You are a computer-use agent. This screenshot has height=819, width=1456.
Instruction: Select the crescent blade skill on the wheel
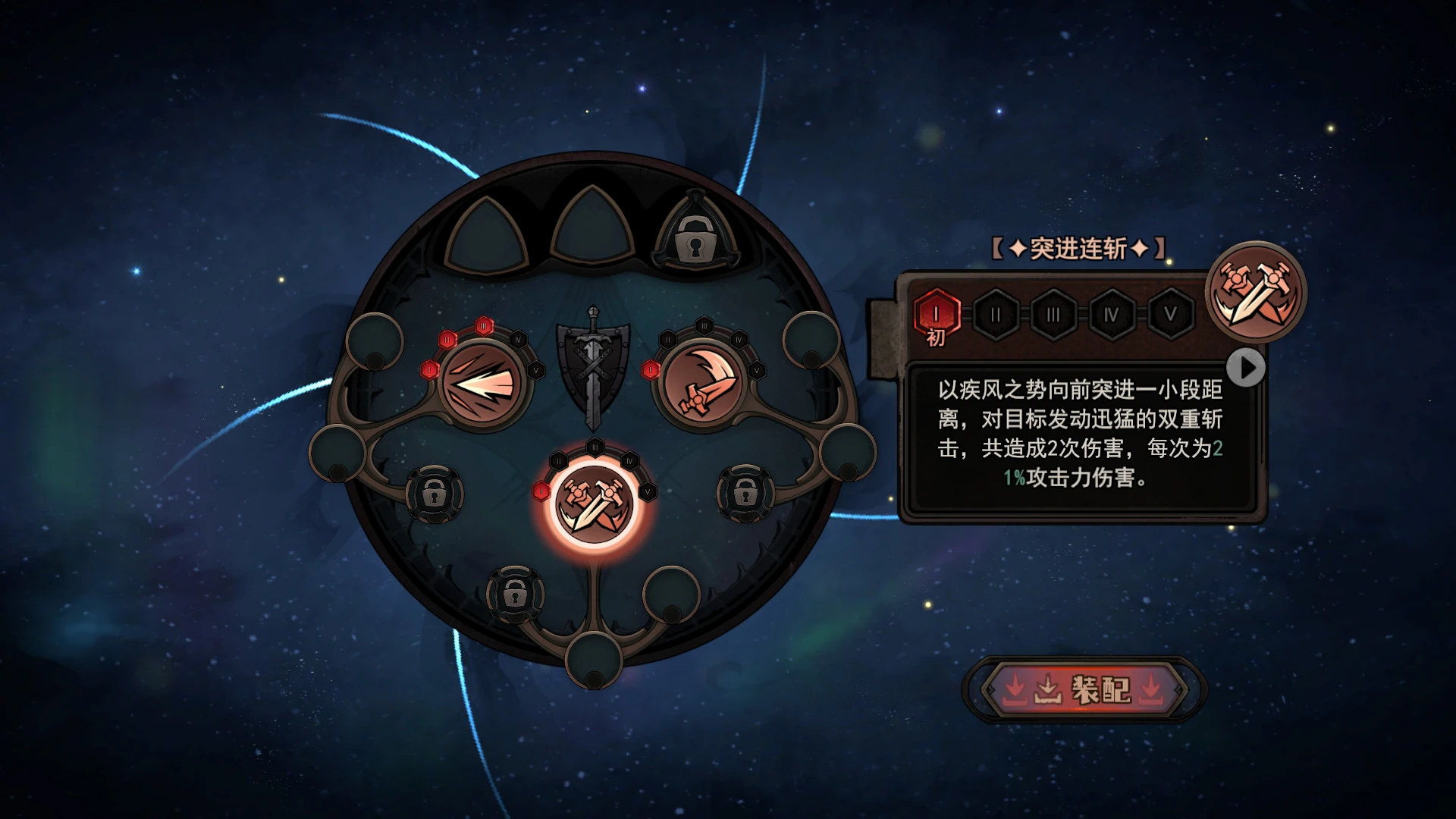pyautogui.click(x=701, y=383)
